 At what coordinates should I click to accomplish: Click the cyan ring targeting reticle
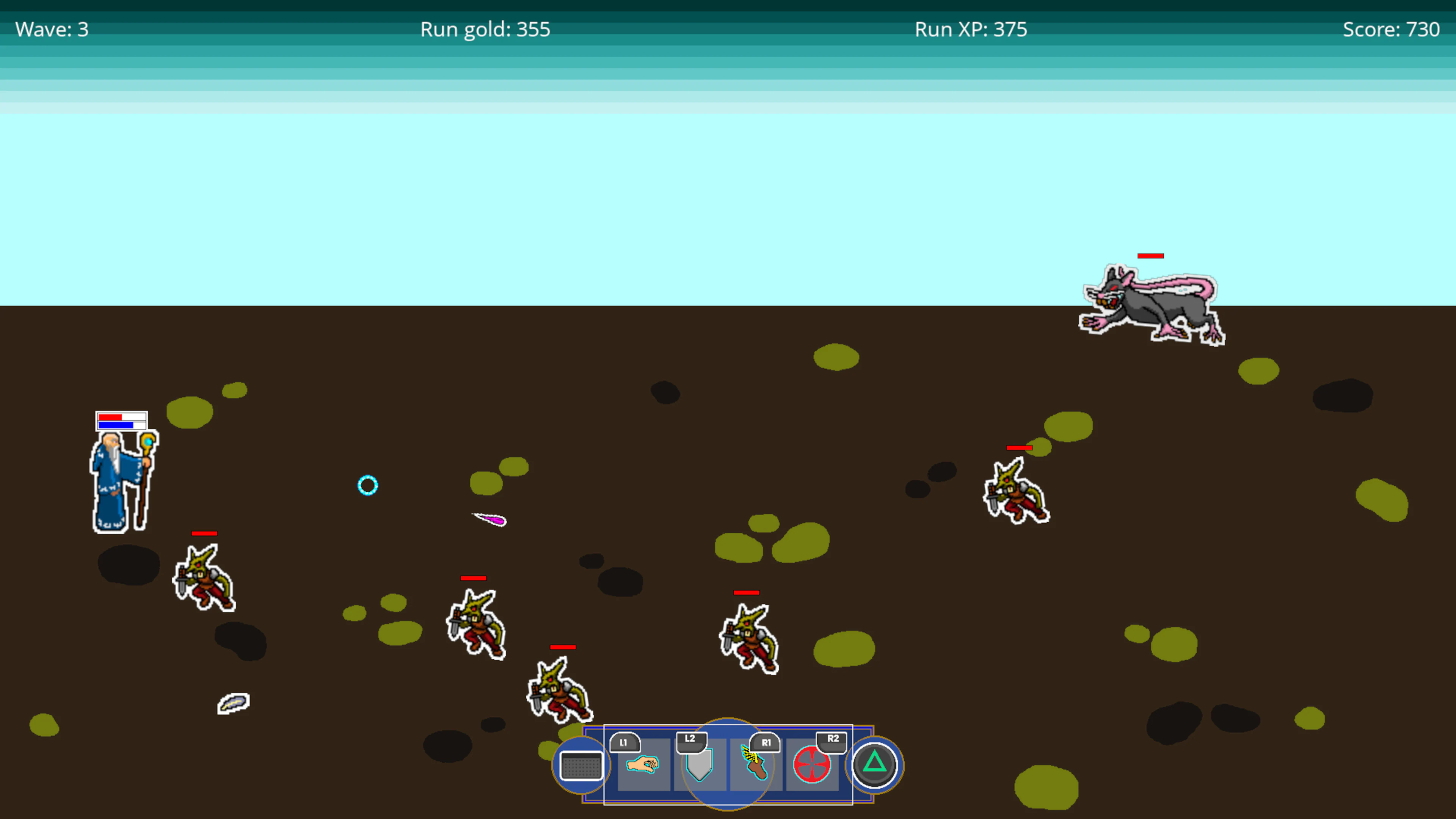click(x=367, y=485)
